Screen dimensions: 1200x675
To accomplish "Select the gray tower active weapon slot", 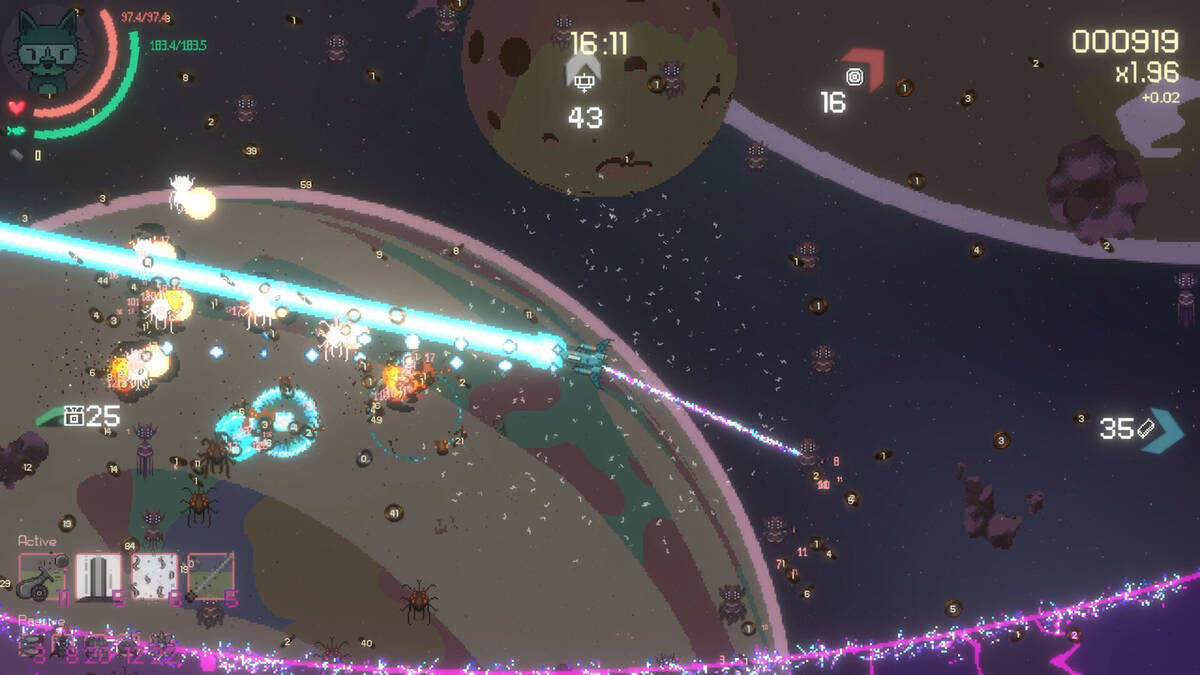I will pyautogui.click(x=99, y=577).
